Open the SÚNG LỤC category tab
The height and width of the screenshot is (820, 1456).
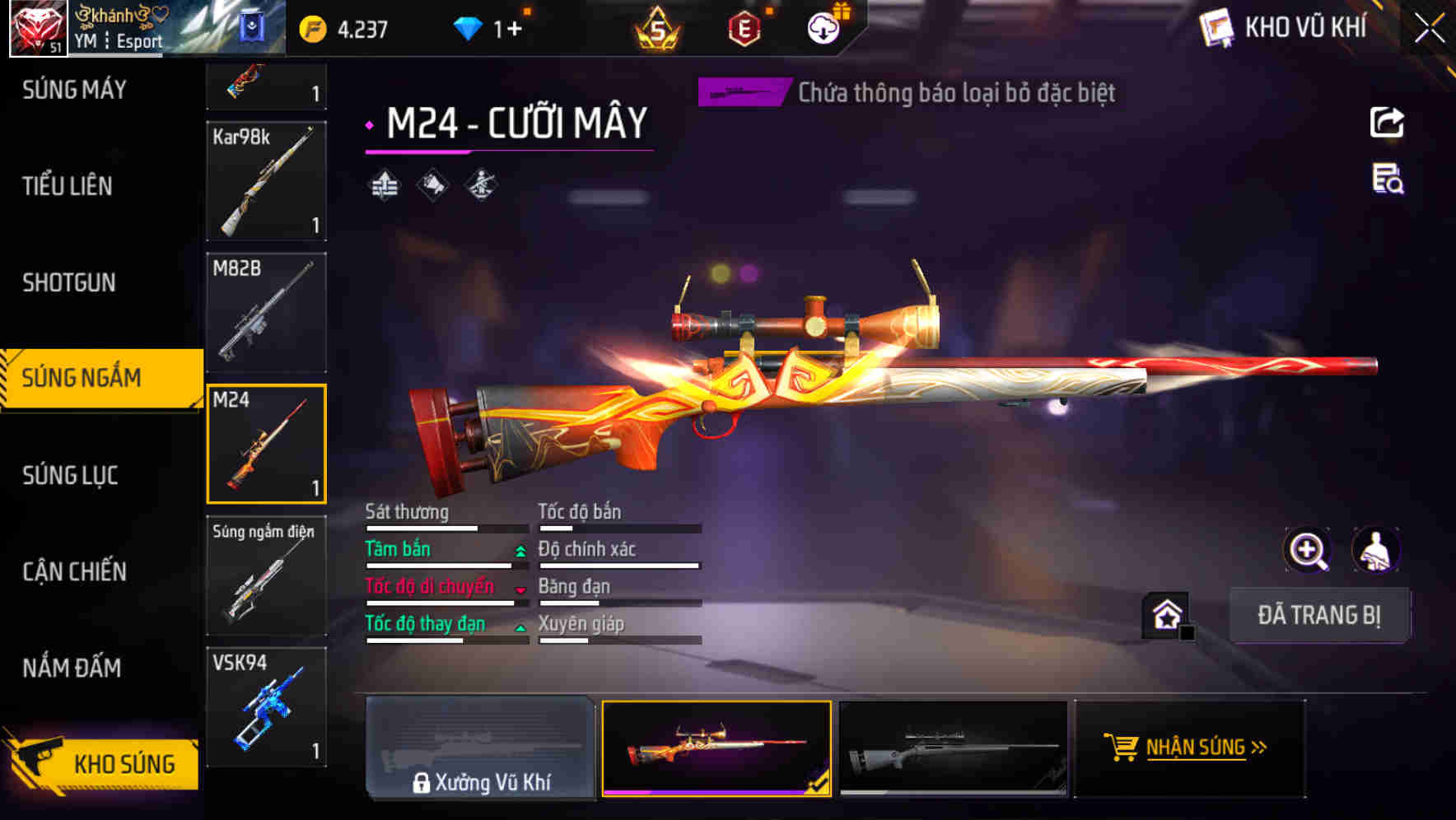(x=69, y=475)
